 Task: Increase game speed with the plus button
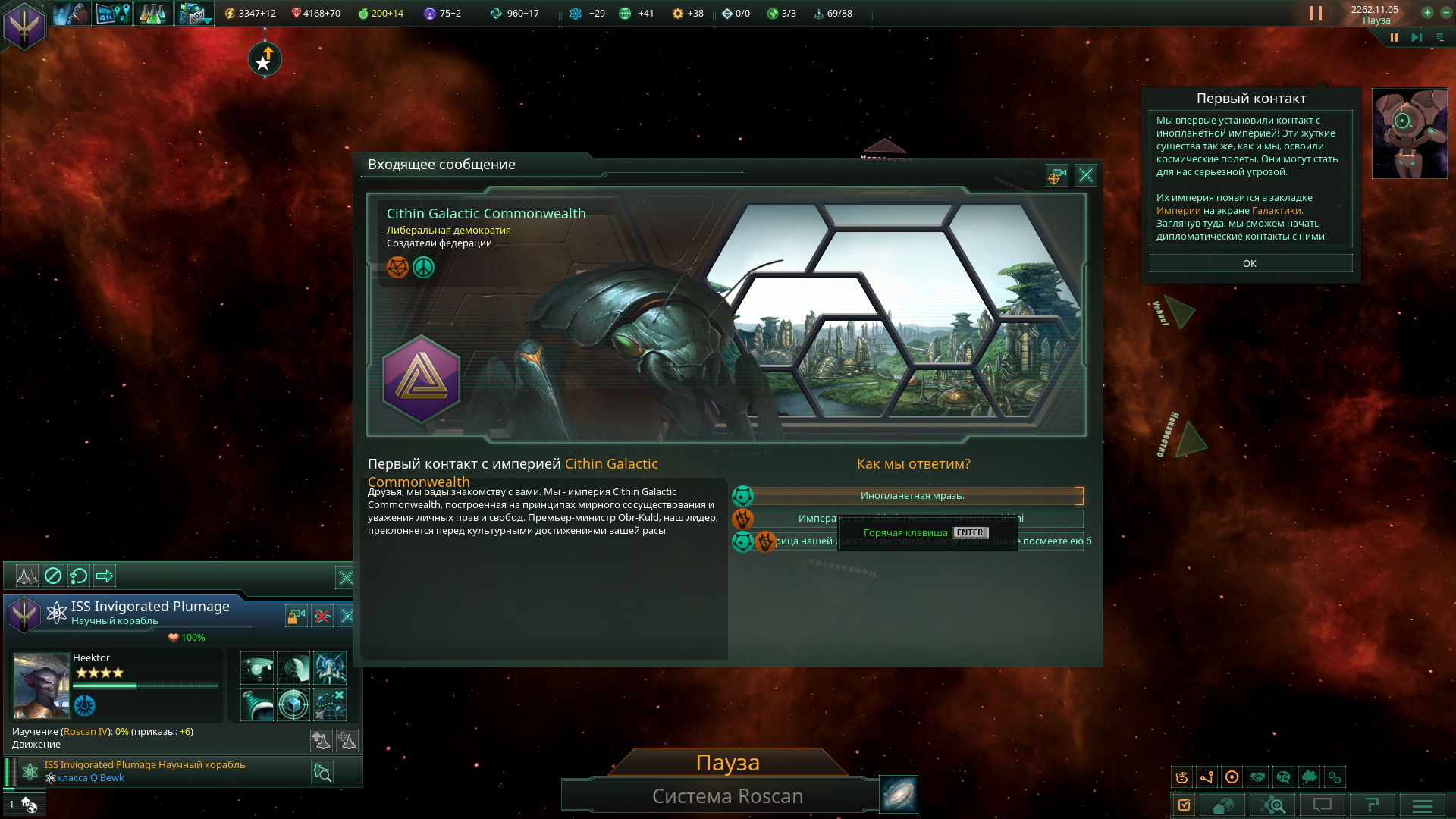pos(1427,13)
